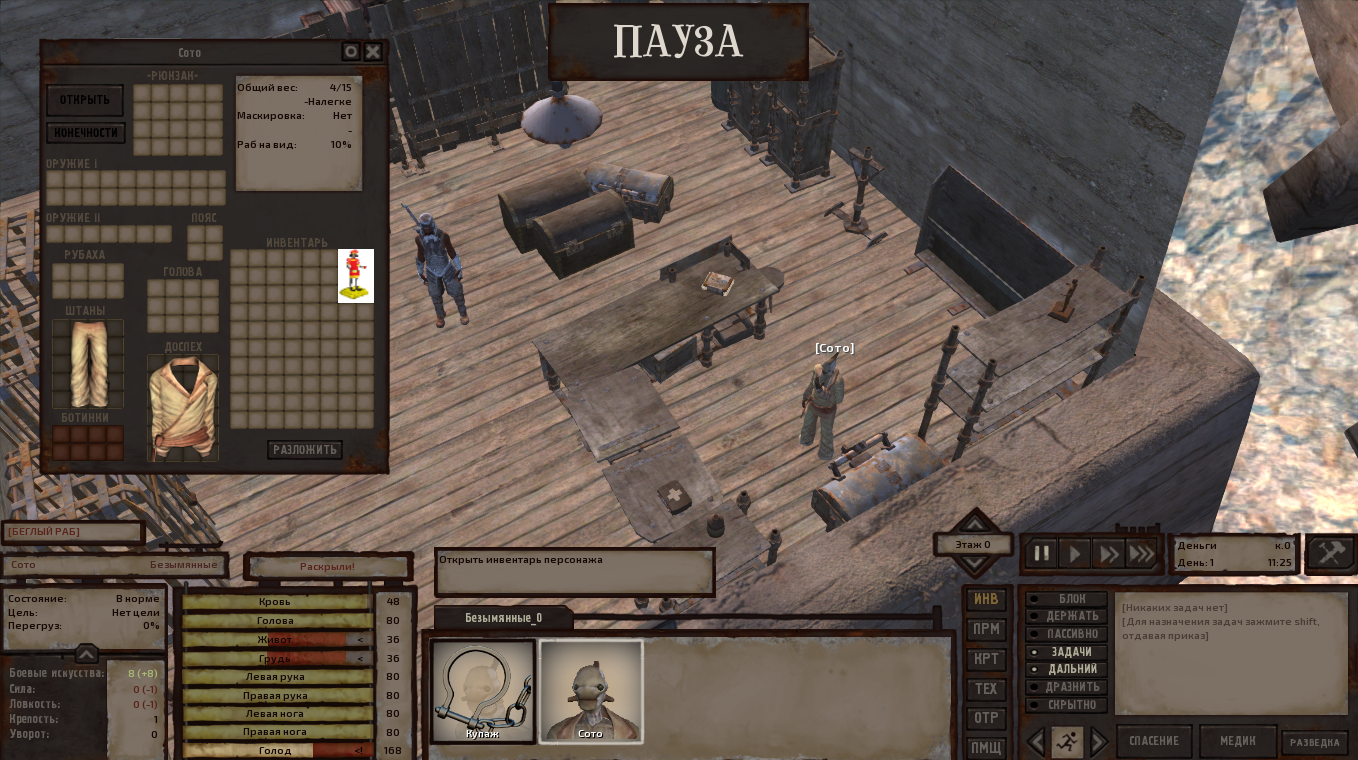This screenshot has width=1358, height=760.
Task: Toggle СКРЫТНО stealth mode on
Action: click(1068, 705)
